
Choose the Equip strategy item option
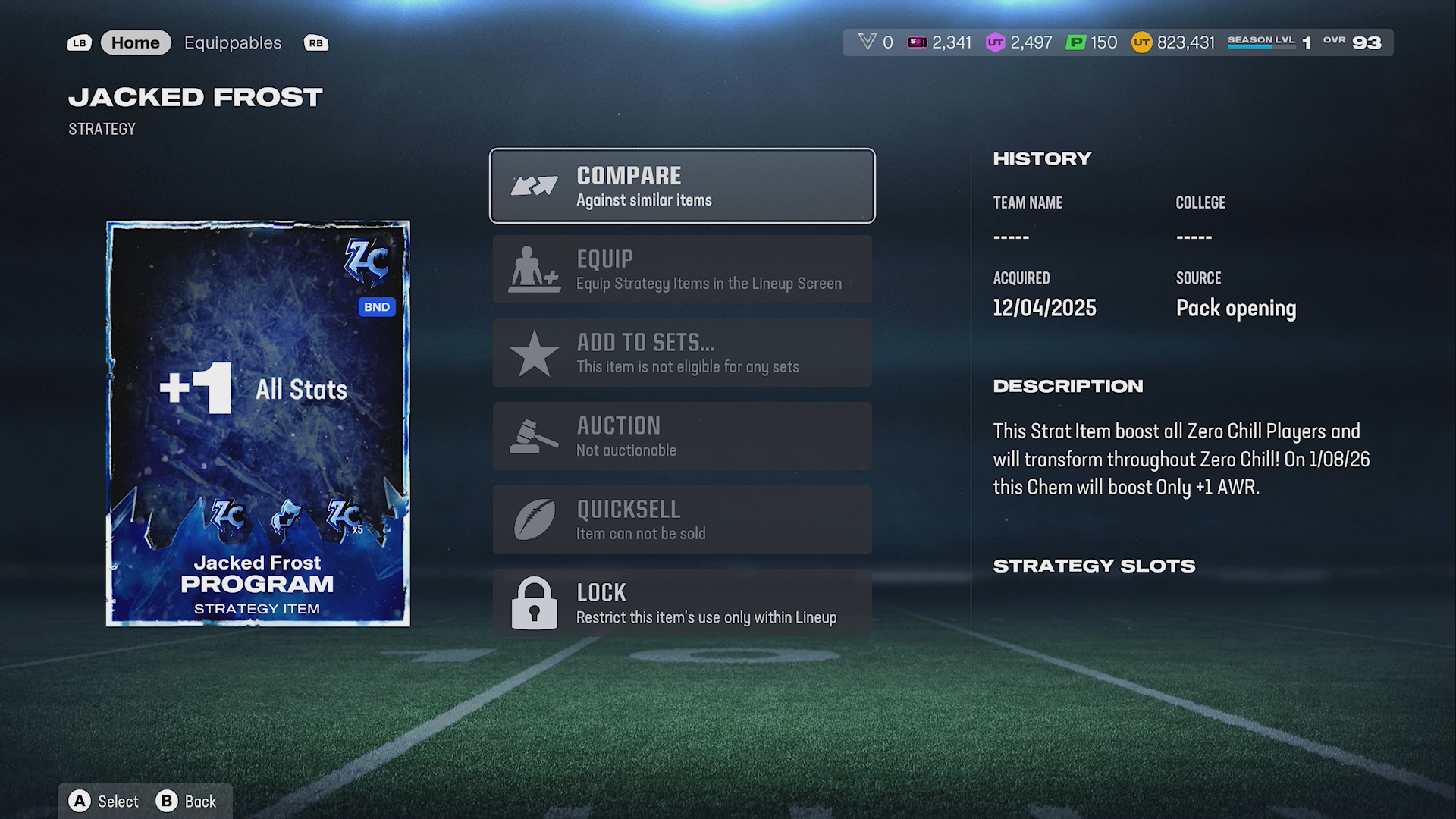point(682,269)
